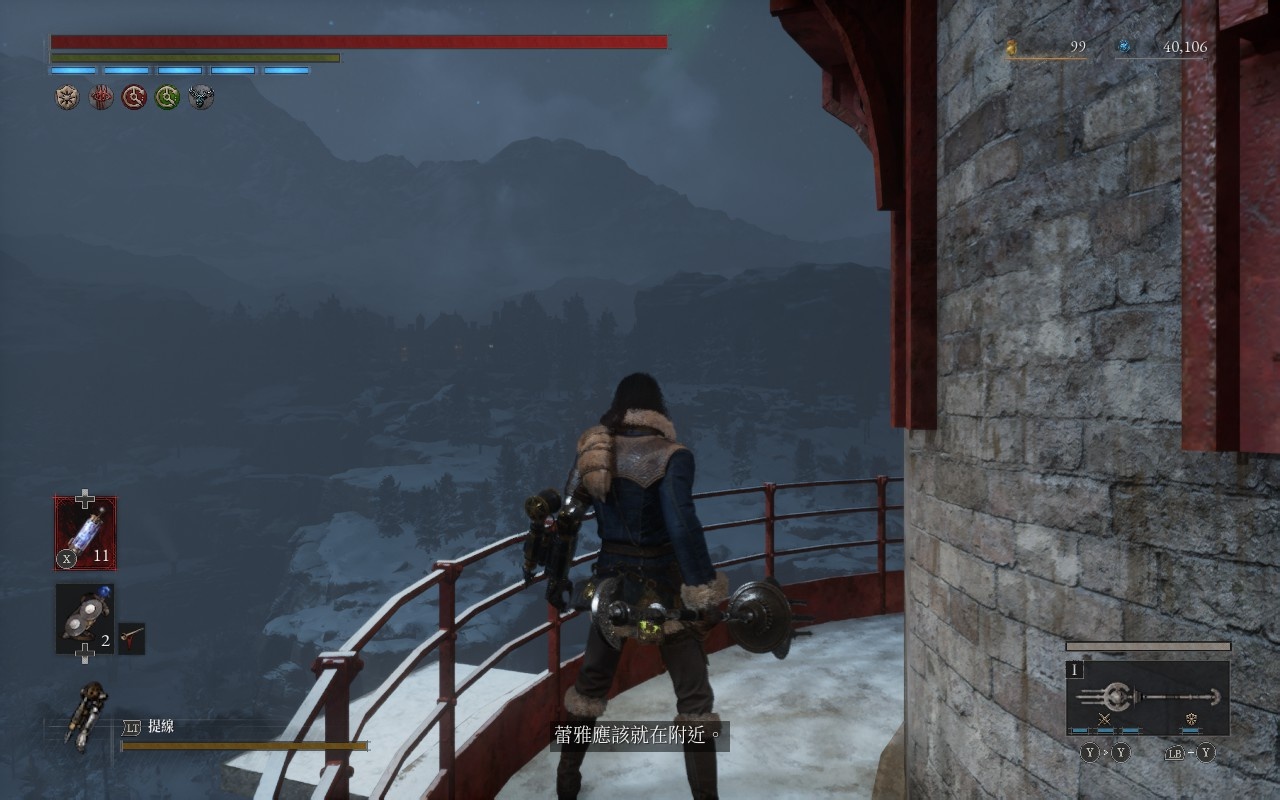Choose the twin-disc item in the lower belt slot
1280x800 pixels.
[x=84, y=620]
